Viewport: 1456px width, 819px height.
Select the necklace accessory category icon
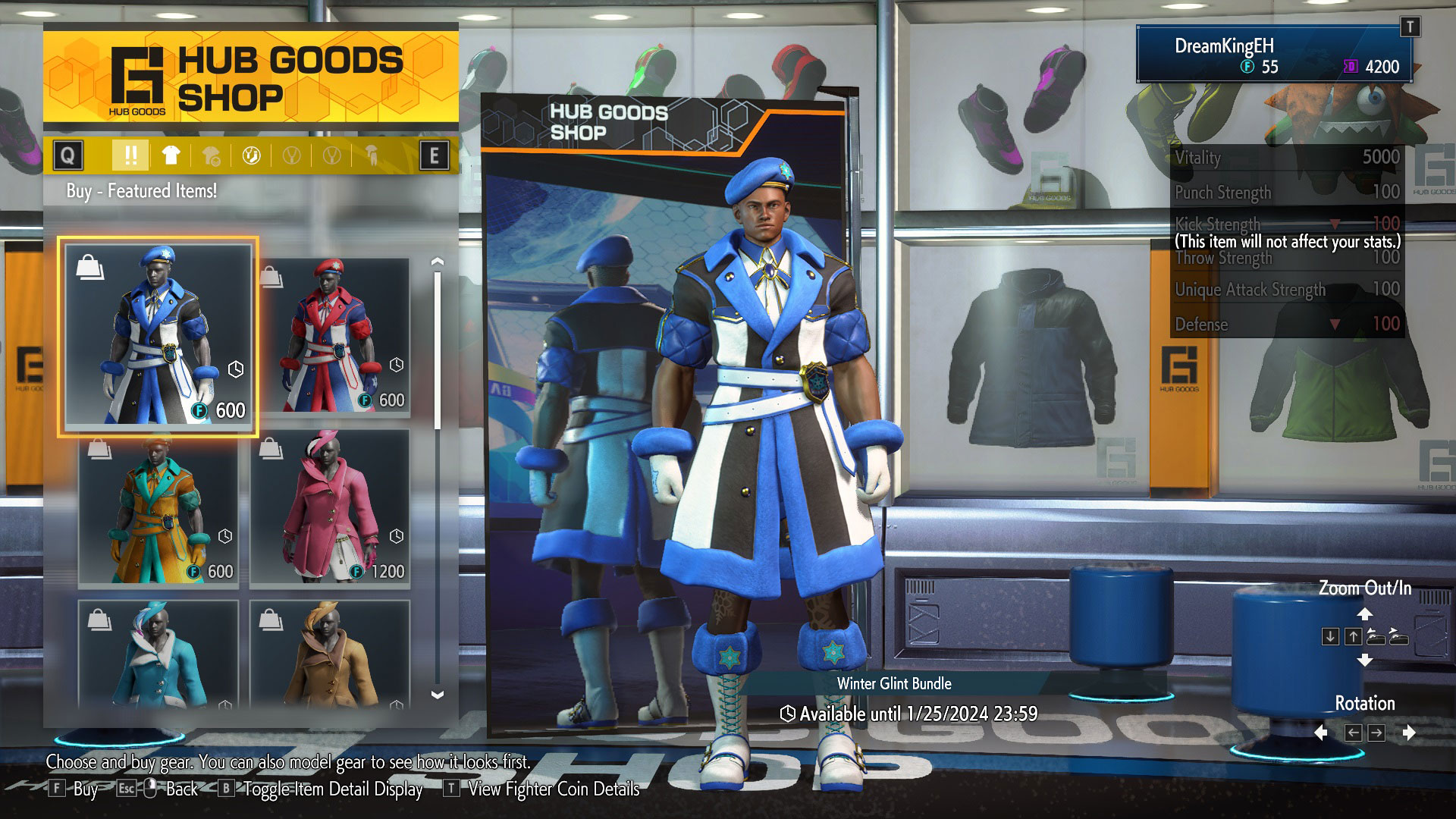tap(291, 157)
